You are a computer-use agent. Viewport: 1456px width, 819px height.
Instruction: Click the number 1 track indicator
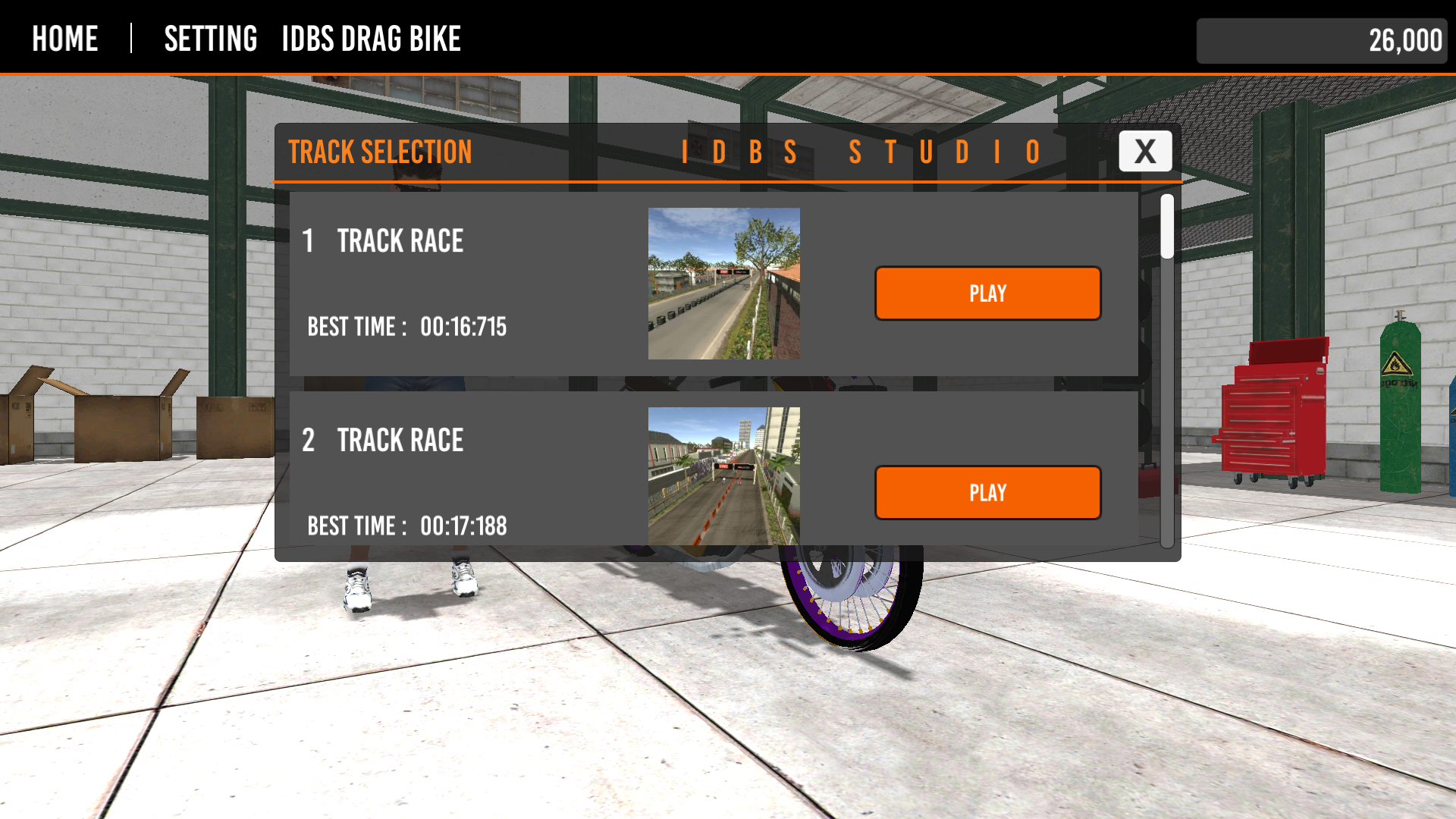pos(309,241)
